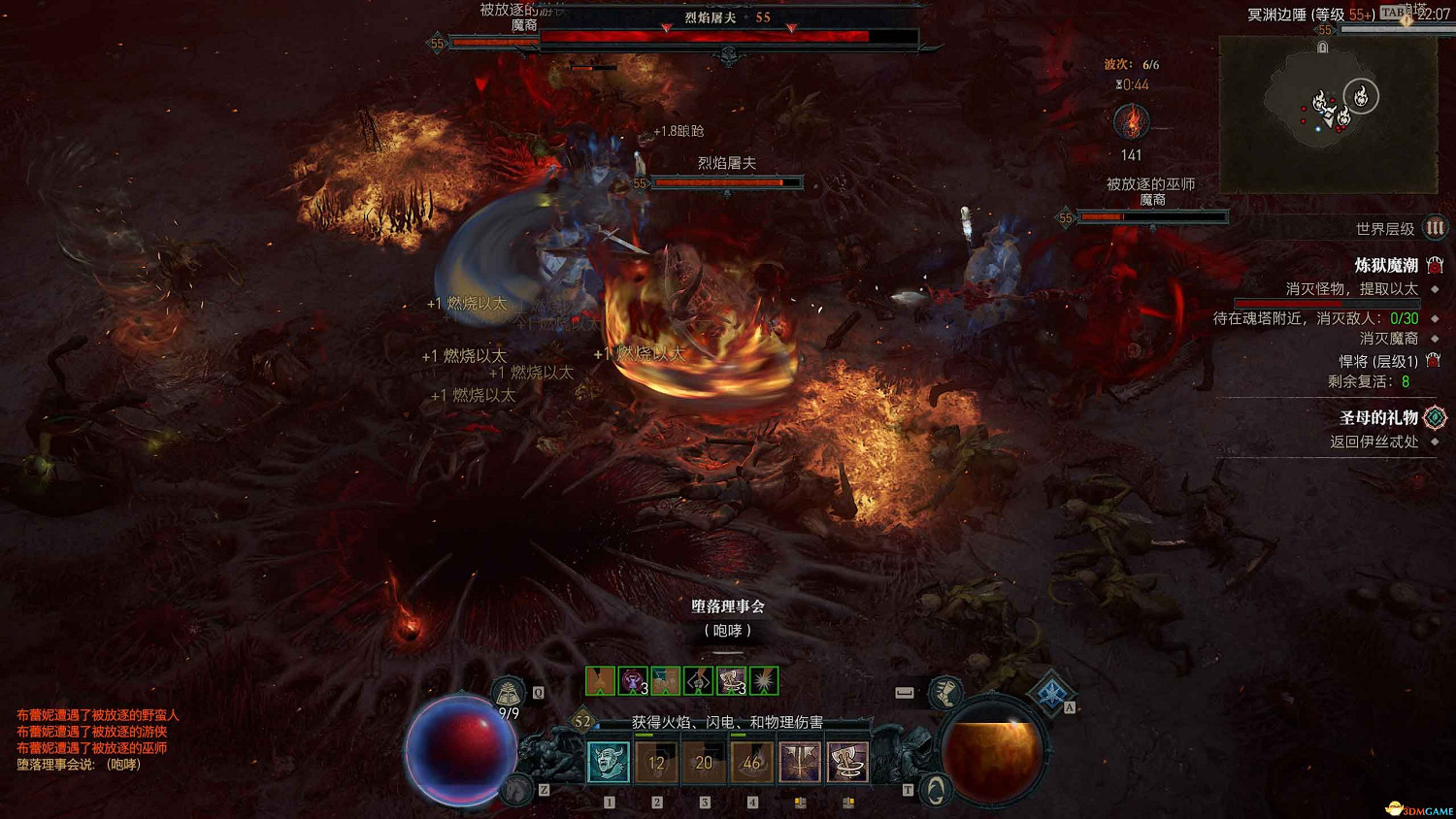Select the 圣母的礼物 quest entry
This screenshot has width=1456, height=819.
click(x=1378, y=417)
